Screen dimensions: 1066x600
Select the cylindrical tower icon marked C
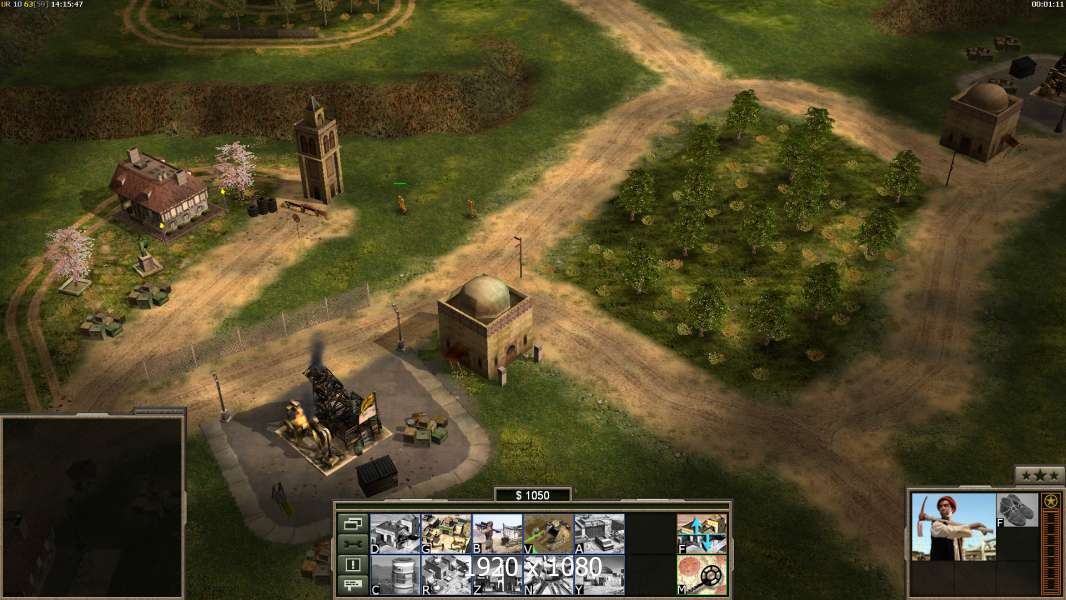coord(395,575)
